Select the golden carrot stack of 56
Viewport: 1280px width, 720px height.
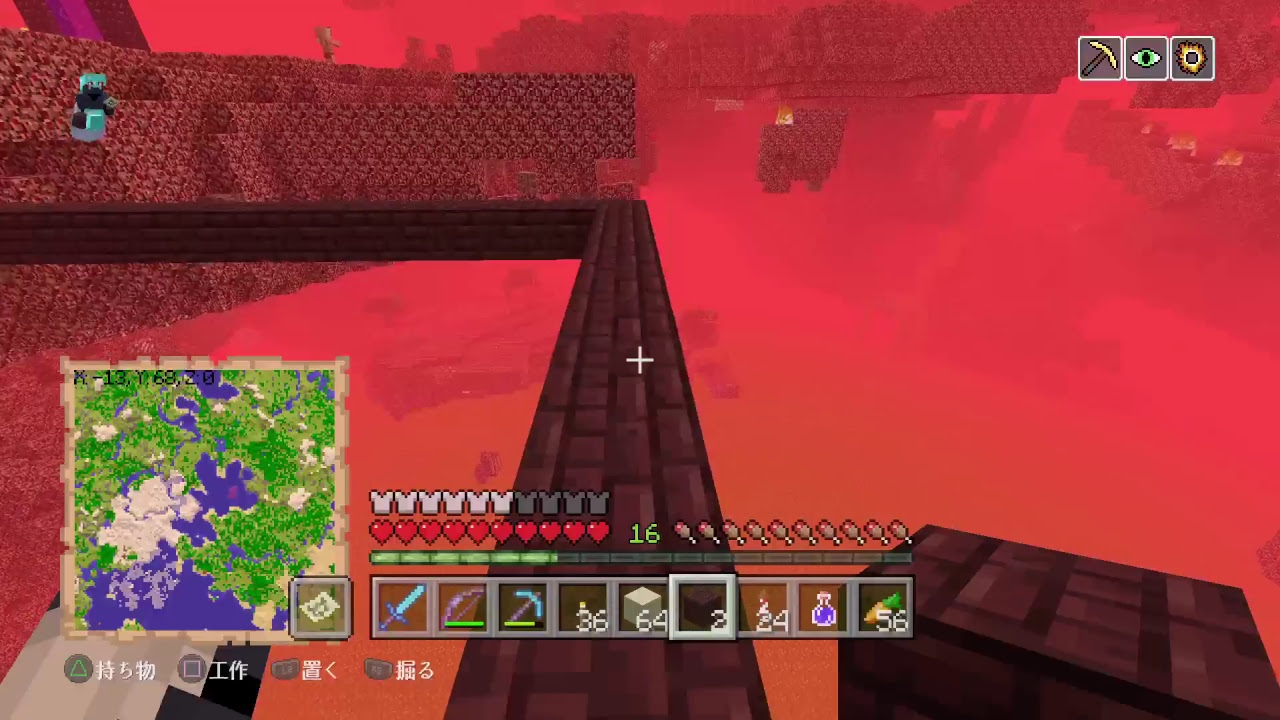point(882,610)
